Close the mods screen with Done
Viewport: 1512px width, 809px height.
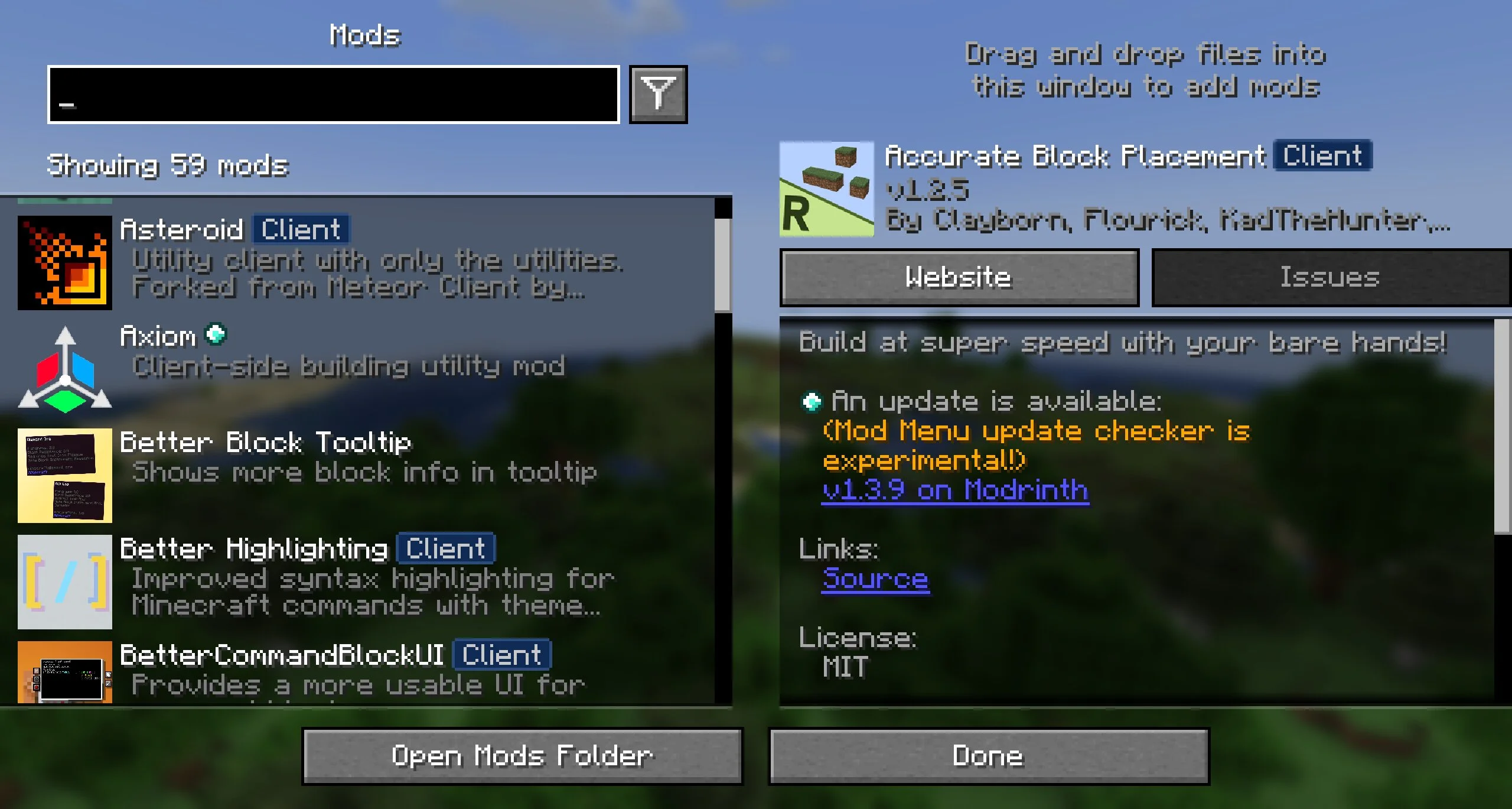point(989,756)
